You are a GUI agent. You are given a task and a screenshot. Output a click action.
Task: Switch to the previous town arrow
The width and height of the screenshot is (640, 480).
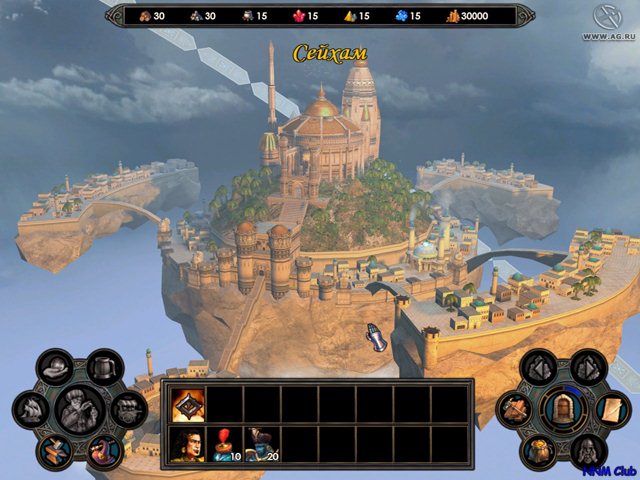(x=540, y=368)
